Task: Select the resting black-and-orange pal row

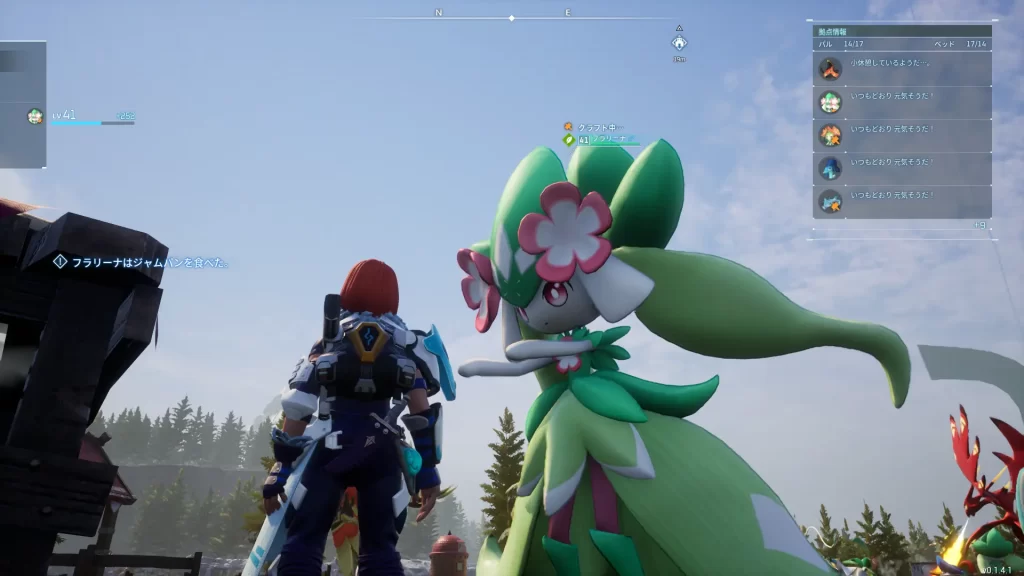Action: click(901, 68)
